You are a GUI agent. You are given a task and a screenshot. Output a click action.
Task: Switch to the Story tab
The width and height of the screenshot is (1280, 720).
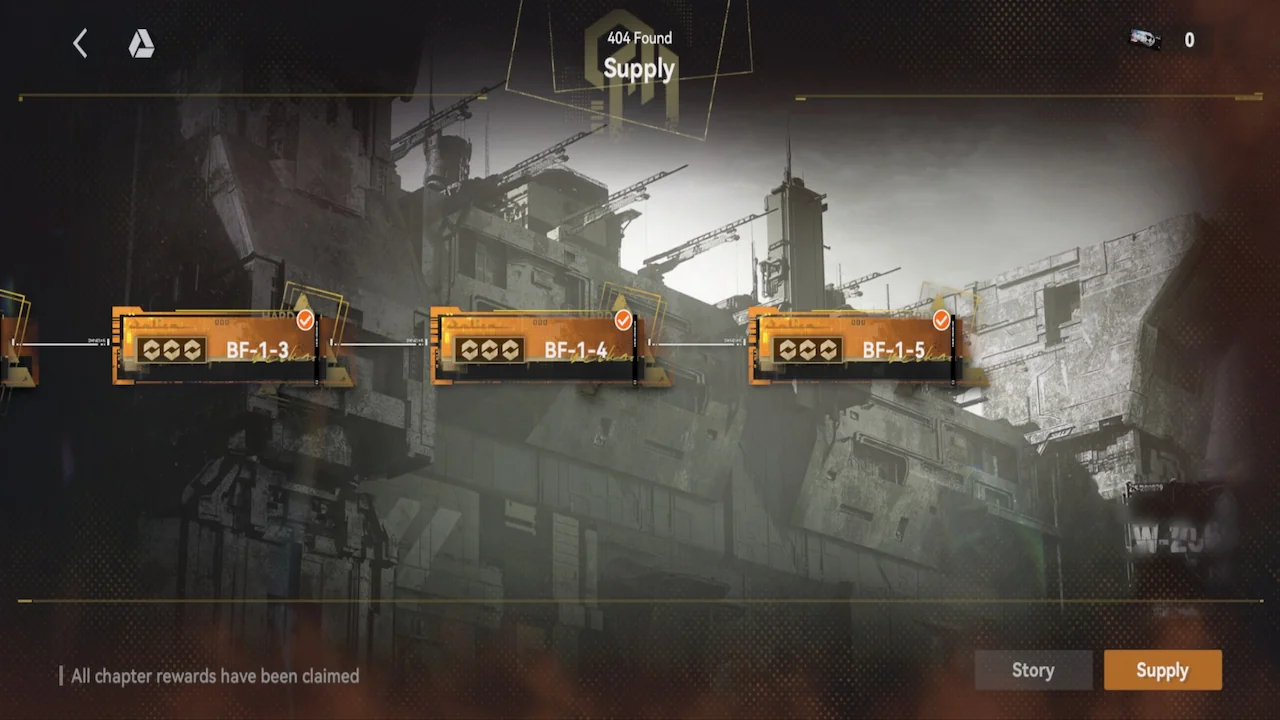pyautogui.click(x=1033, y=670)
